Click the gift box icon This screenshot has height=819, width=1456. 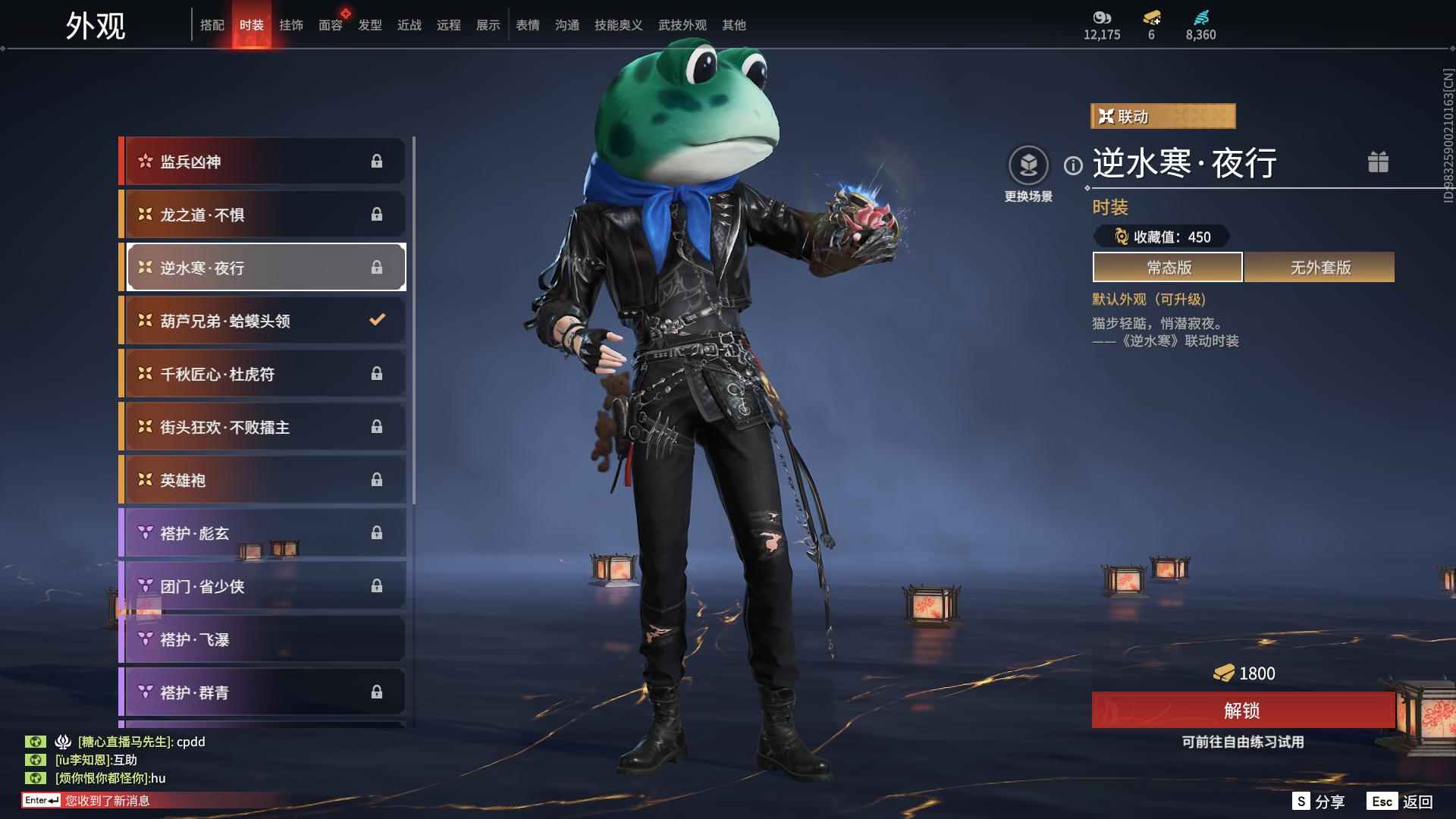click(x=1378, y=162)
